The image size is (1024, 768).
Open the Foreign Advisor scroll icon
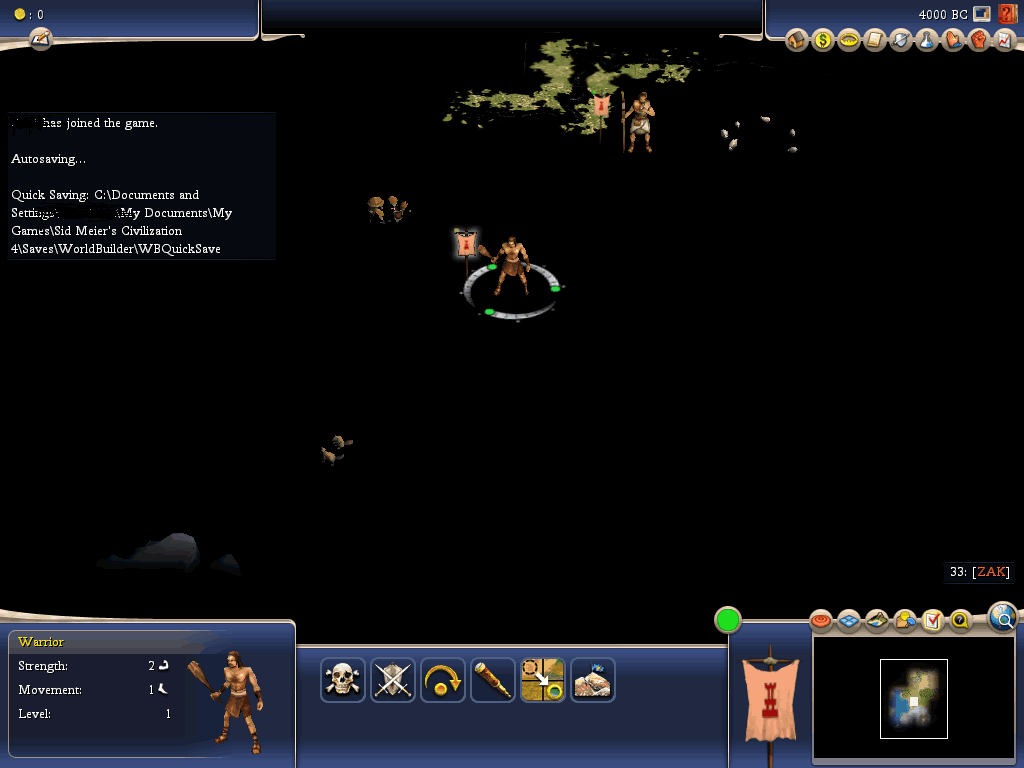pos(875,41)
